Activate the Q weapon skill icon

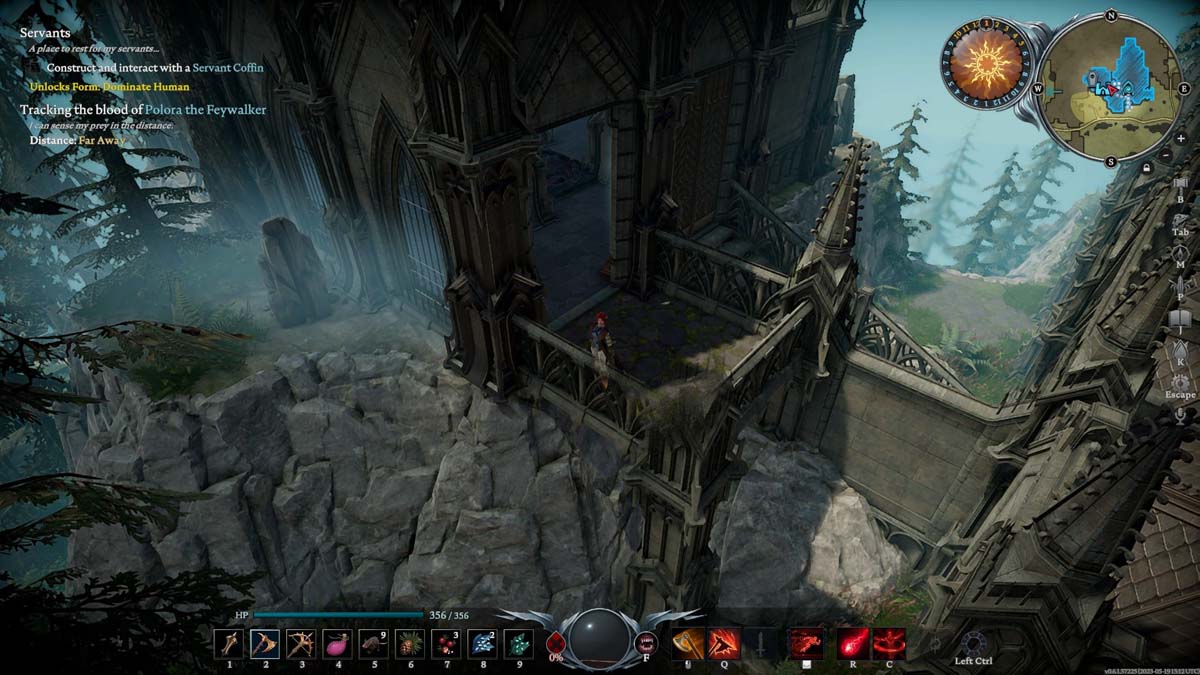tap(723, 643)
